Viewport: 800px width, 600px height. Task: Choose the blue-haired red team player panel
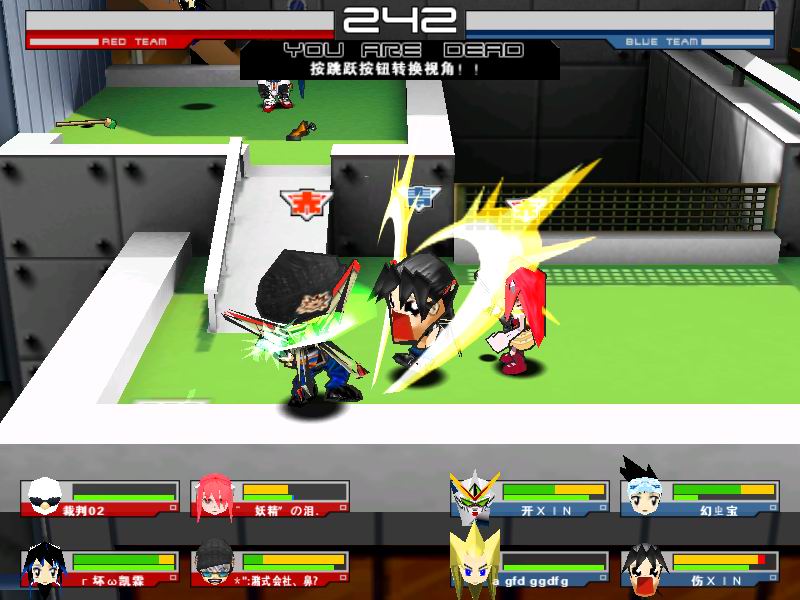click(x=99, y=568)
